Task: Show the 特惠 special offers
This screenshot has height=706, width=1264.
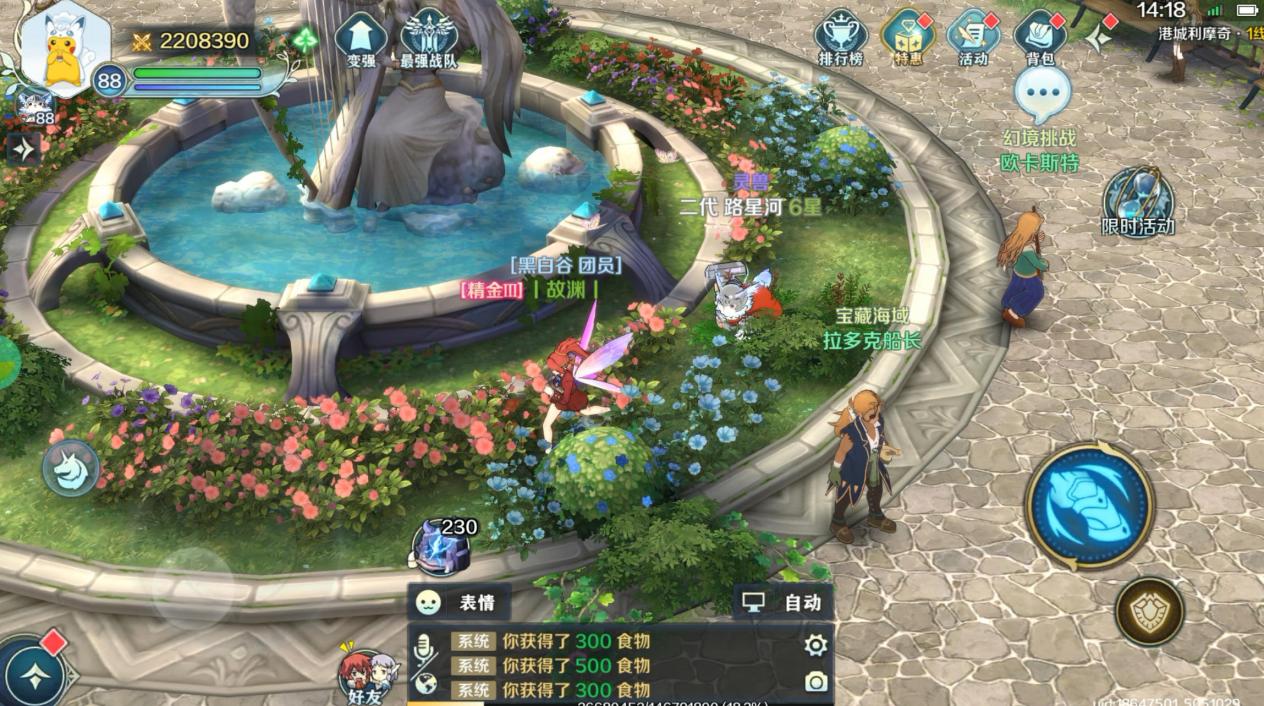Action: click(907, 38)
